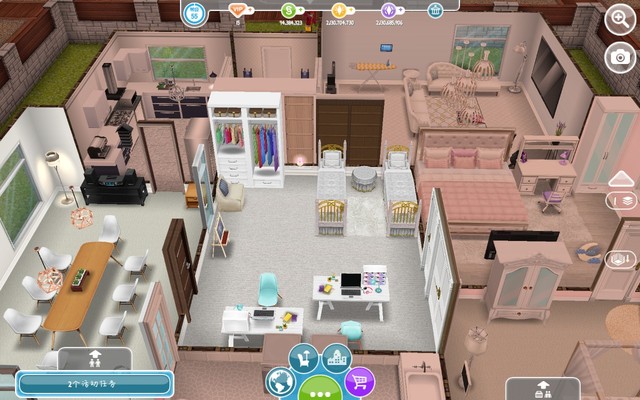Open the active tasks bar
This screenshot has width=640, height=400.
coord(94,383)
